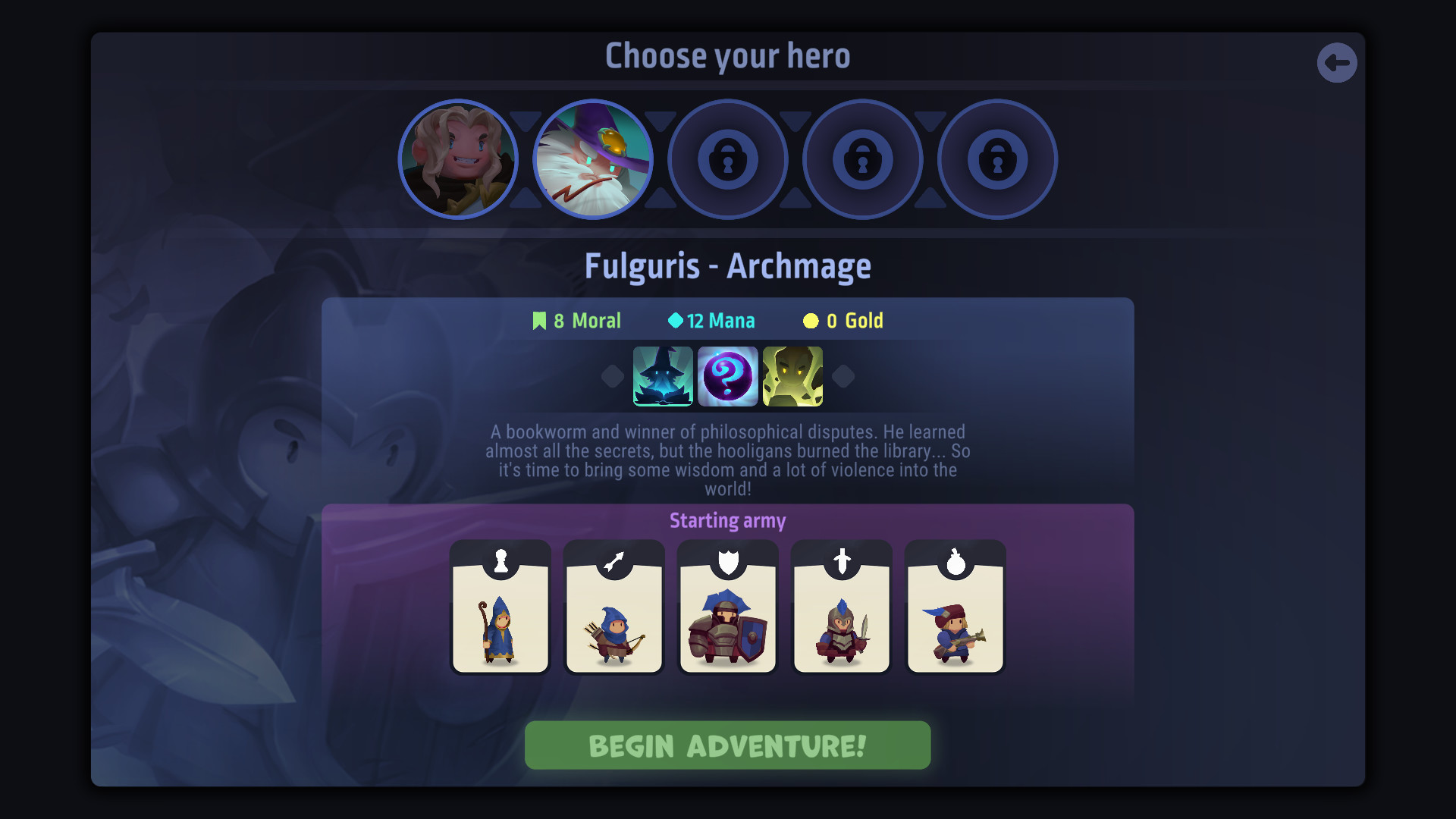Click the bomb icon on the gunner card
The width and height of the screenshot is (1456, 819).
point(955,560)
